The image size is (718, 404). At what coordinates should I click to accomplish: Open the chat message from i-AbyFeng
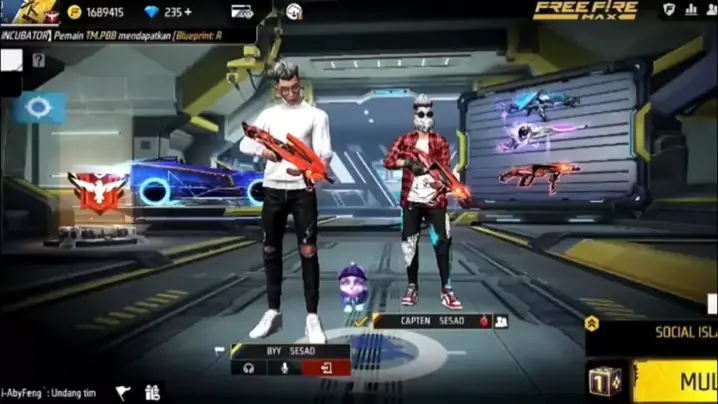tap(50, 393)
